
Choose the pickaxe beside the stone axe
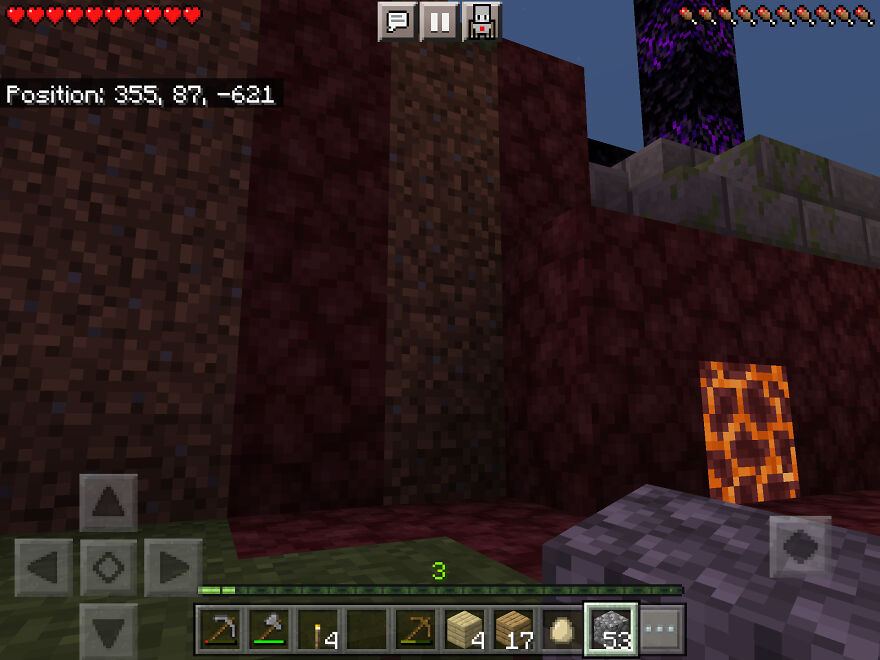[220, 630]
